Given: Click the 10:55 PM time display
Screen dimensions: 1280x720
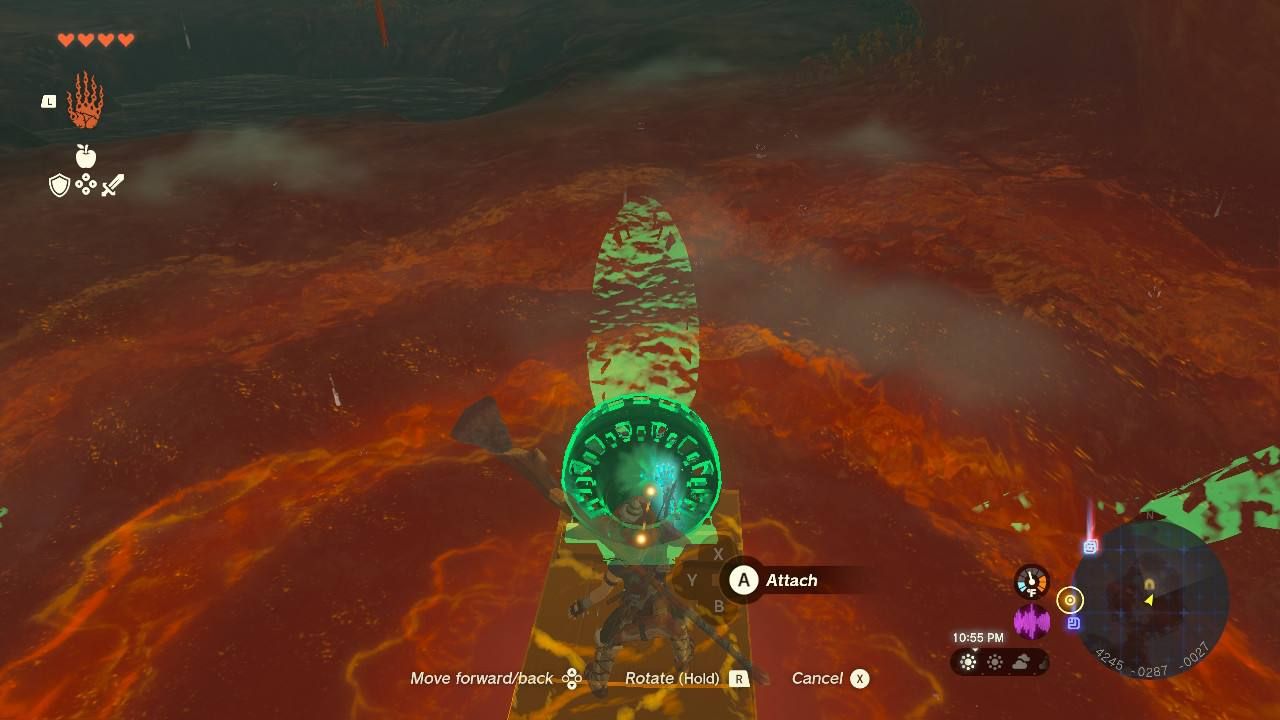Looking at the screenshot, I should (977, 636).
